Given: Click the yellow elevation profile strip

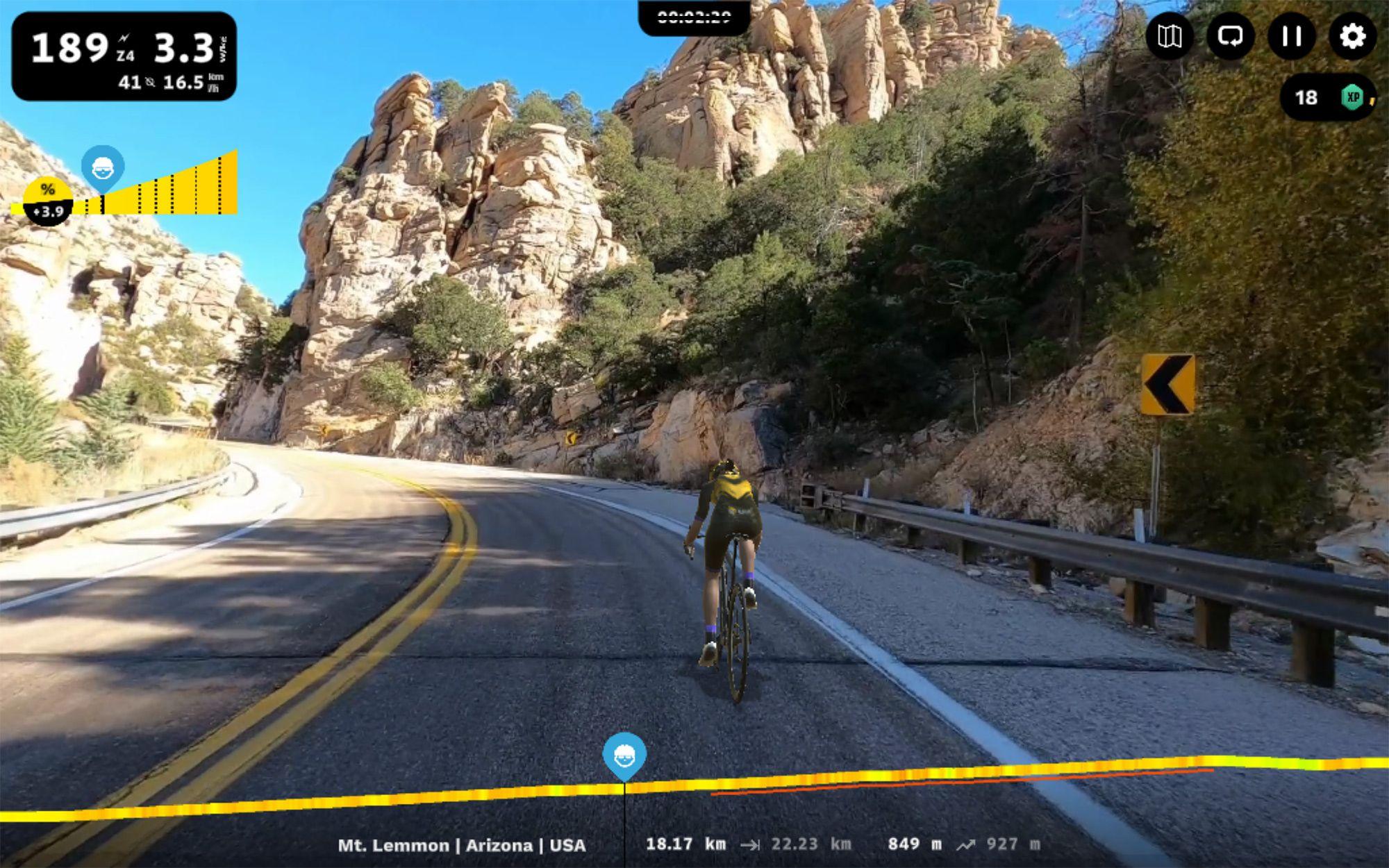Looking at the screenshot, I should [x=972, y=772].
